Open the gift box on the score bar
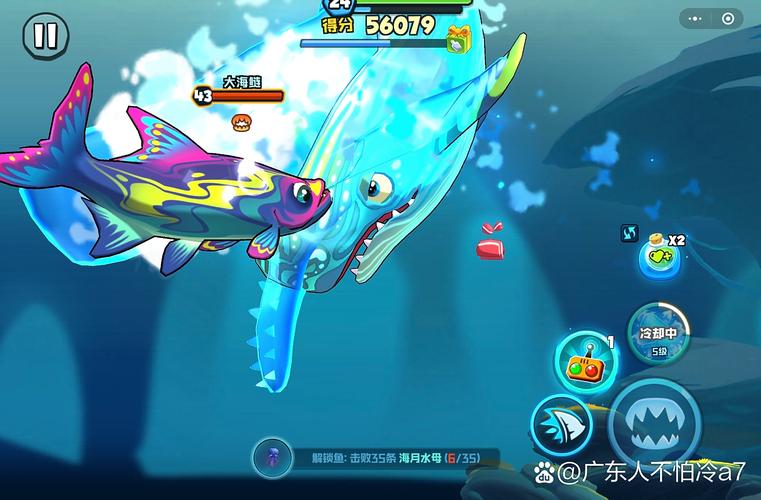 [459, 40]
